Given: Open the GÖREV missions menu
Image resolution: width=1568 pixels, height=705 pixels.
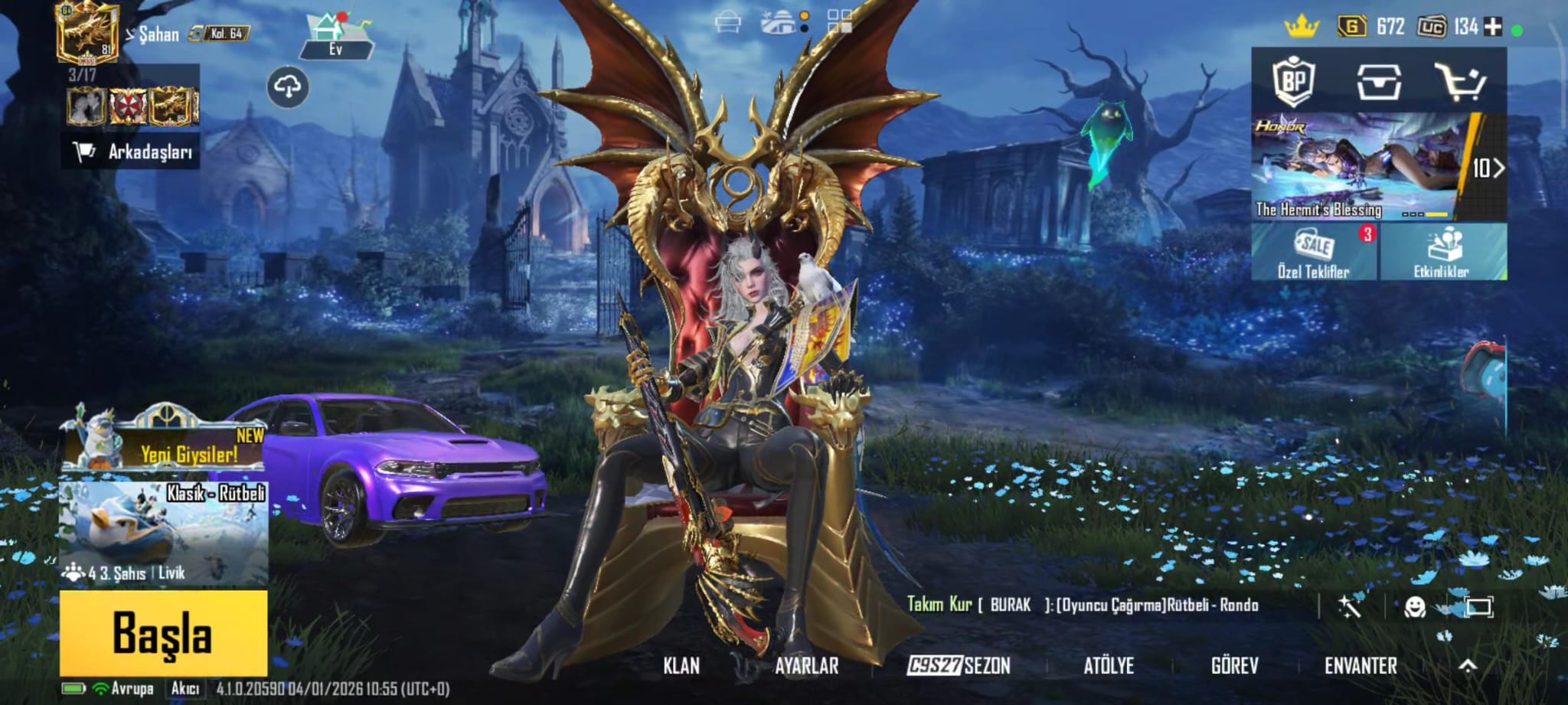Looking at the screenshot, I should point(1234,666).
